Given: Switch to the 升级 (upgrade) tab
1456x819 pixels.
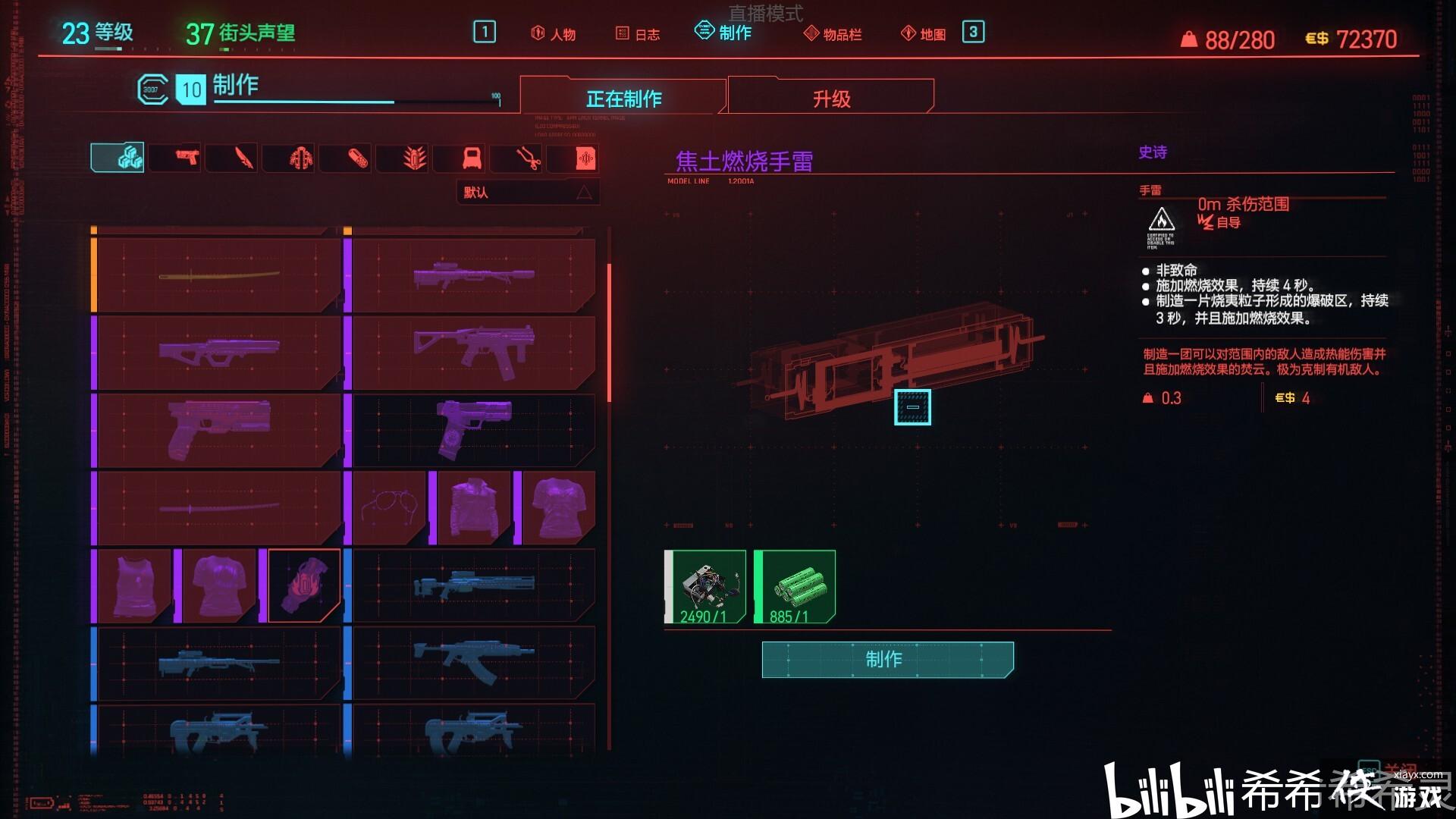Looking at the screenshot, I should coord(830,97).
